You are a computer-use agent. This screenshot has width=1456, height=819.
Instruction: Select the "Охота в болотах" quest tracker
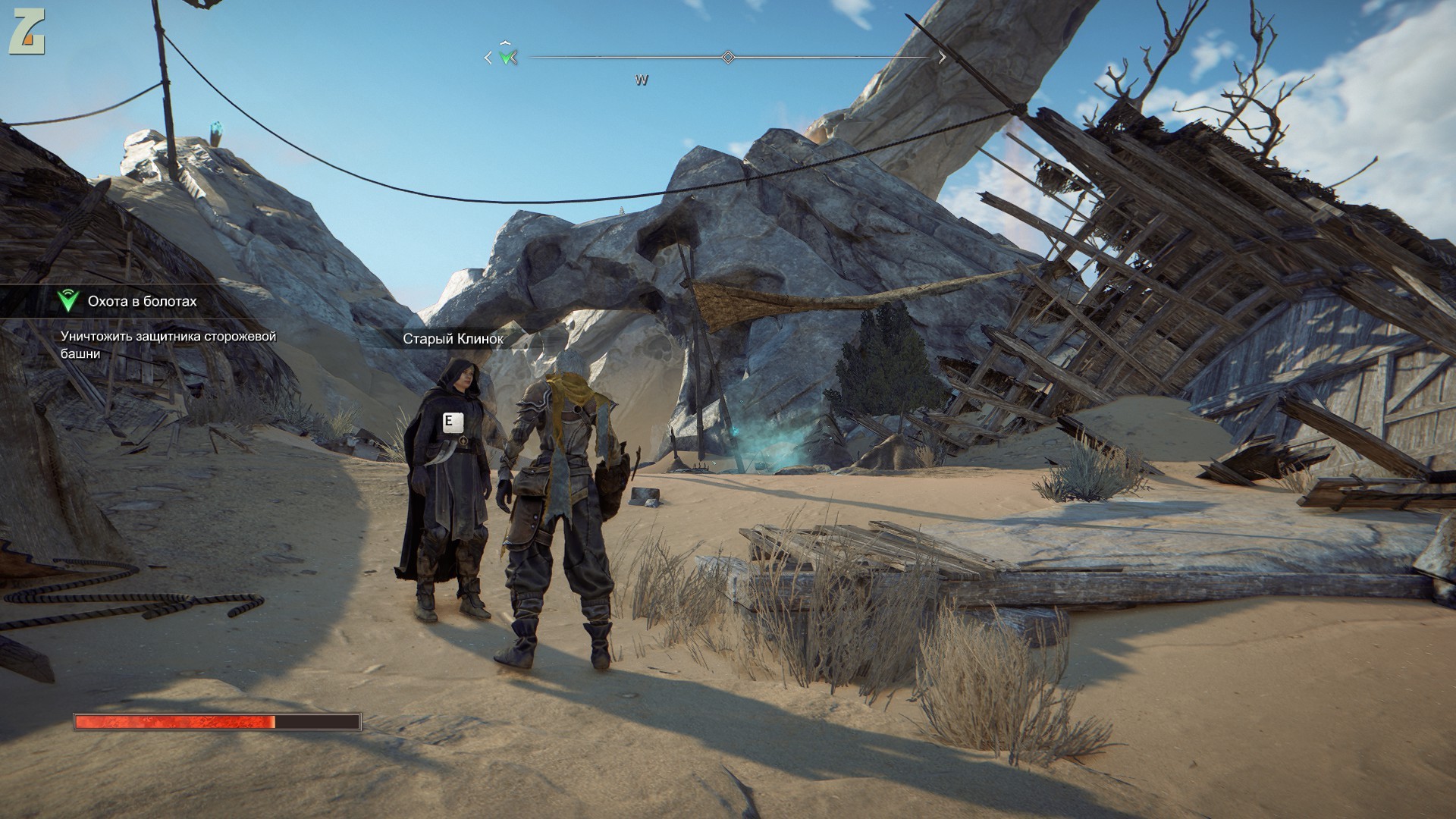(142, 302)
